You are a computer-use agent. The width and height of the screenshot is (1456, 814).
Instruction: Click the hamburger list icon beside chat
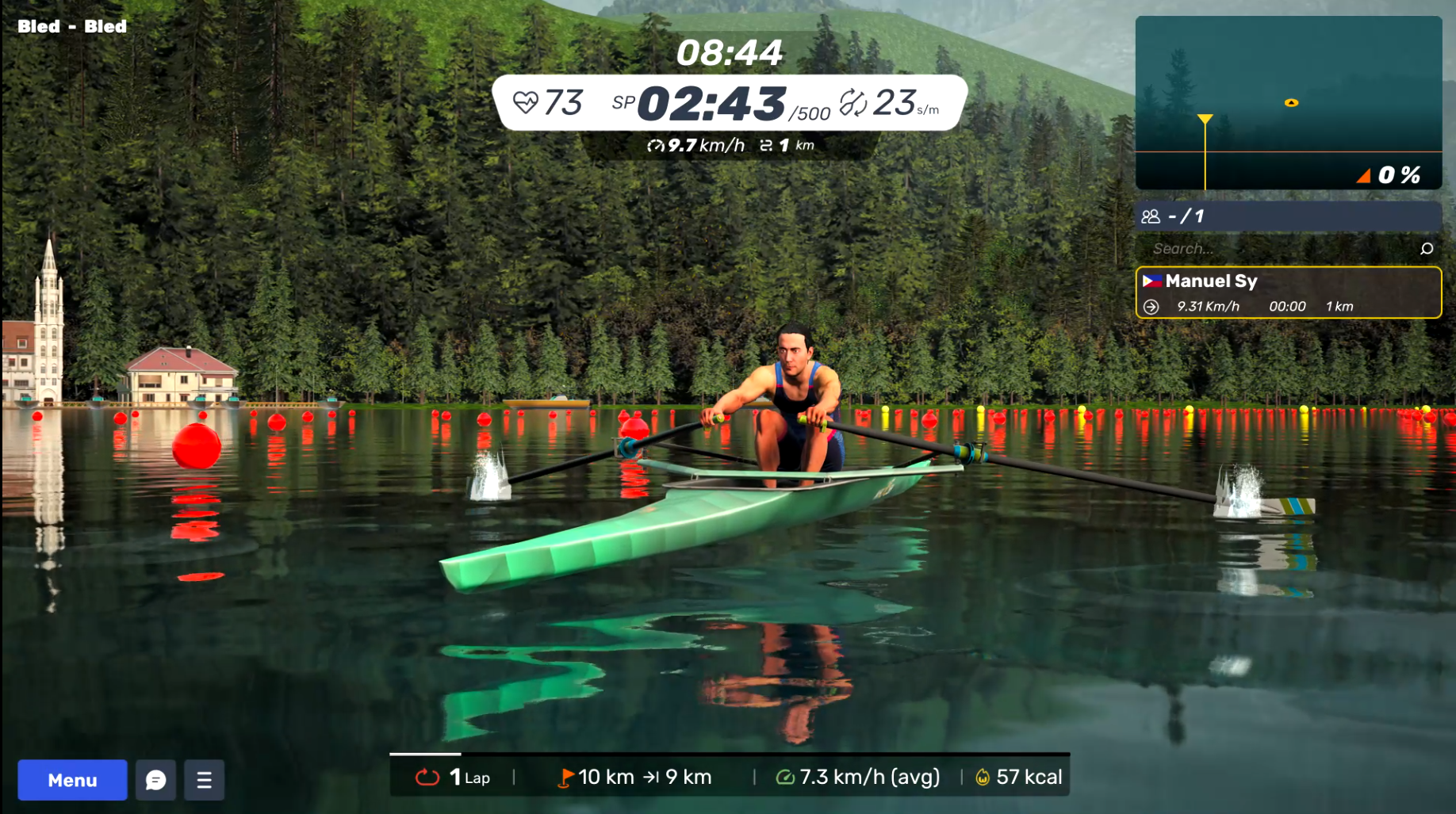point(204,780)
